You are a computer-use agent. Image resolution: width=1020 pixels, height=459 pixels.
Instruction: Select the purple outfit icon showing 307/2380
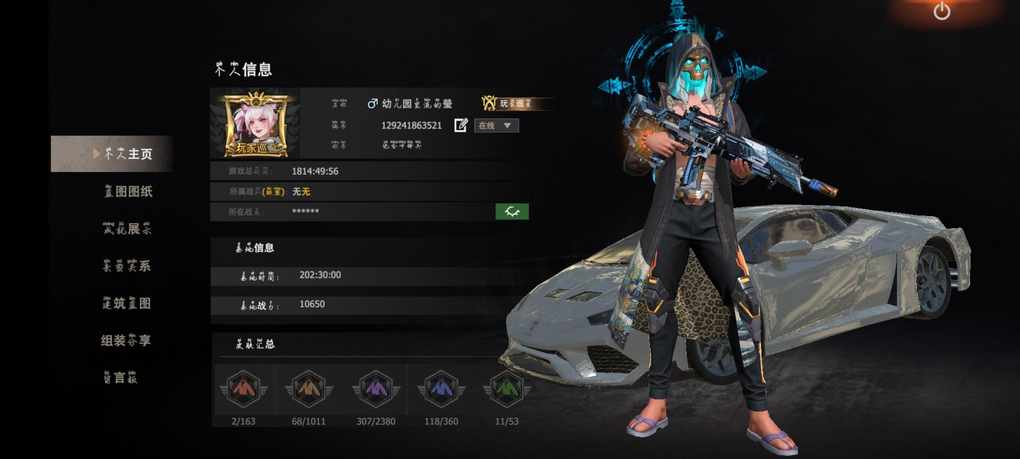tap(374, 388)
